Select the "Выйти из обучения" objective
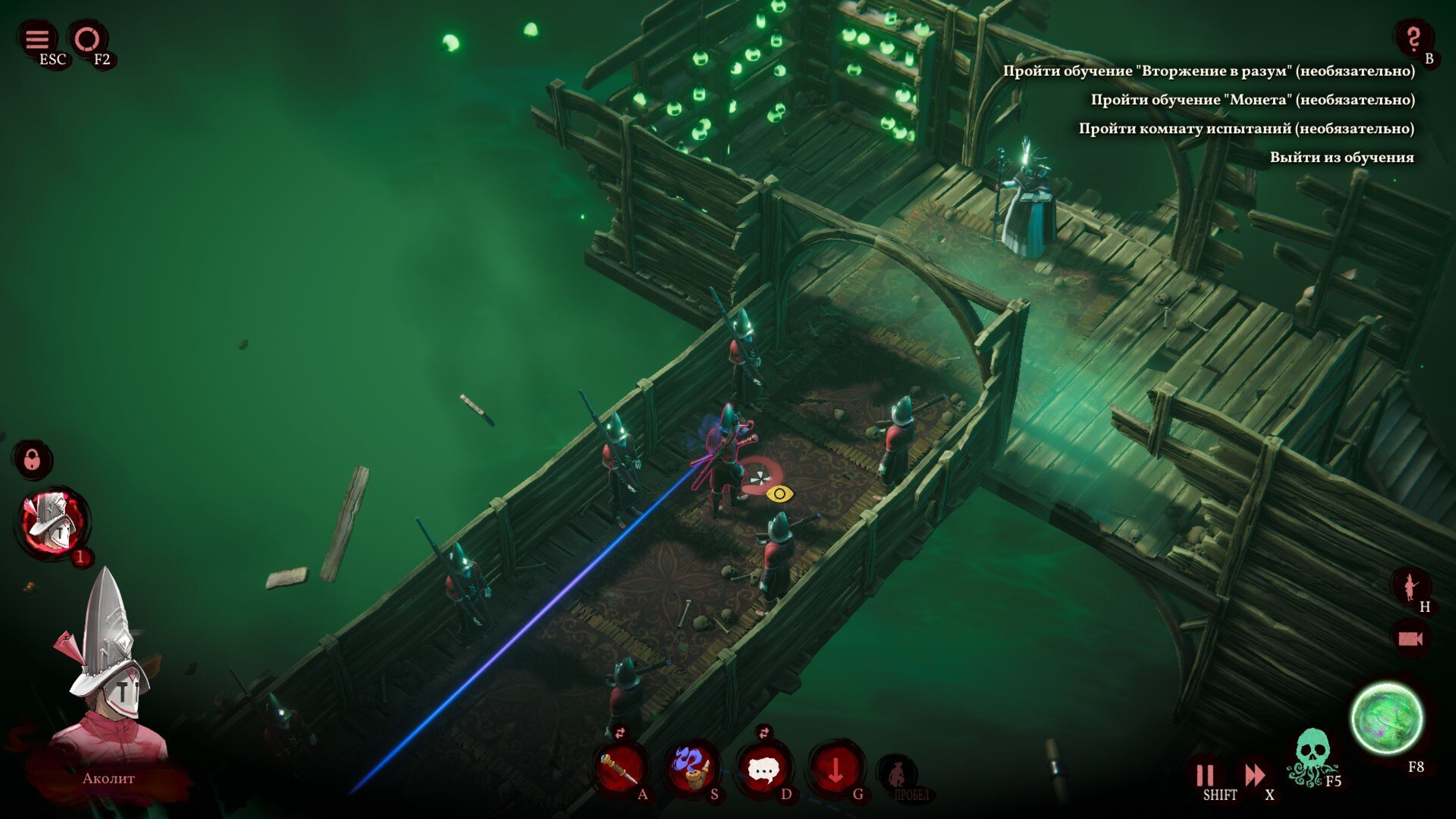 pyautogui.click(x=1342, y=157)
